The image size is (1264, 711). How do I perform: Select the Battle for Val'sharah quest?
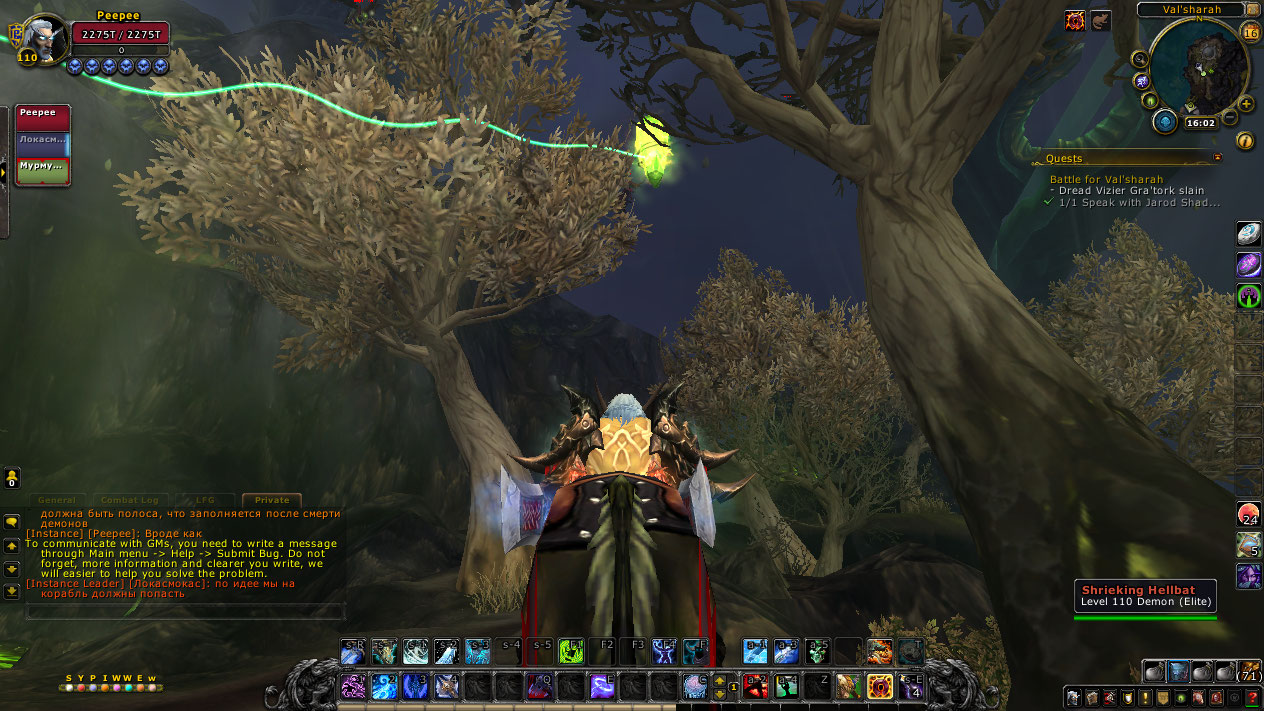point(1106,179)
